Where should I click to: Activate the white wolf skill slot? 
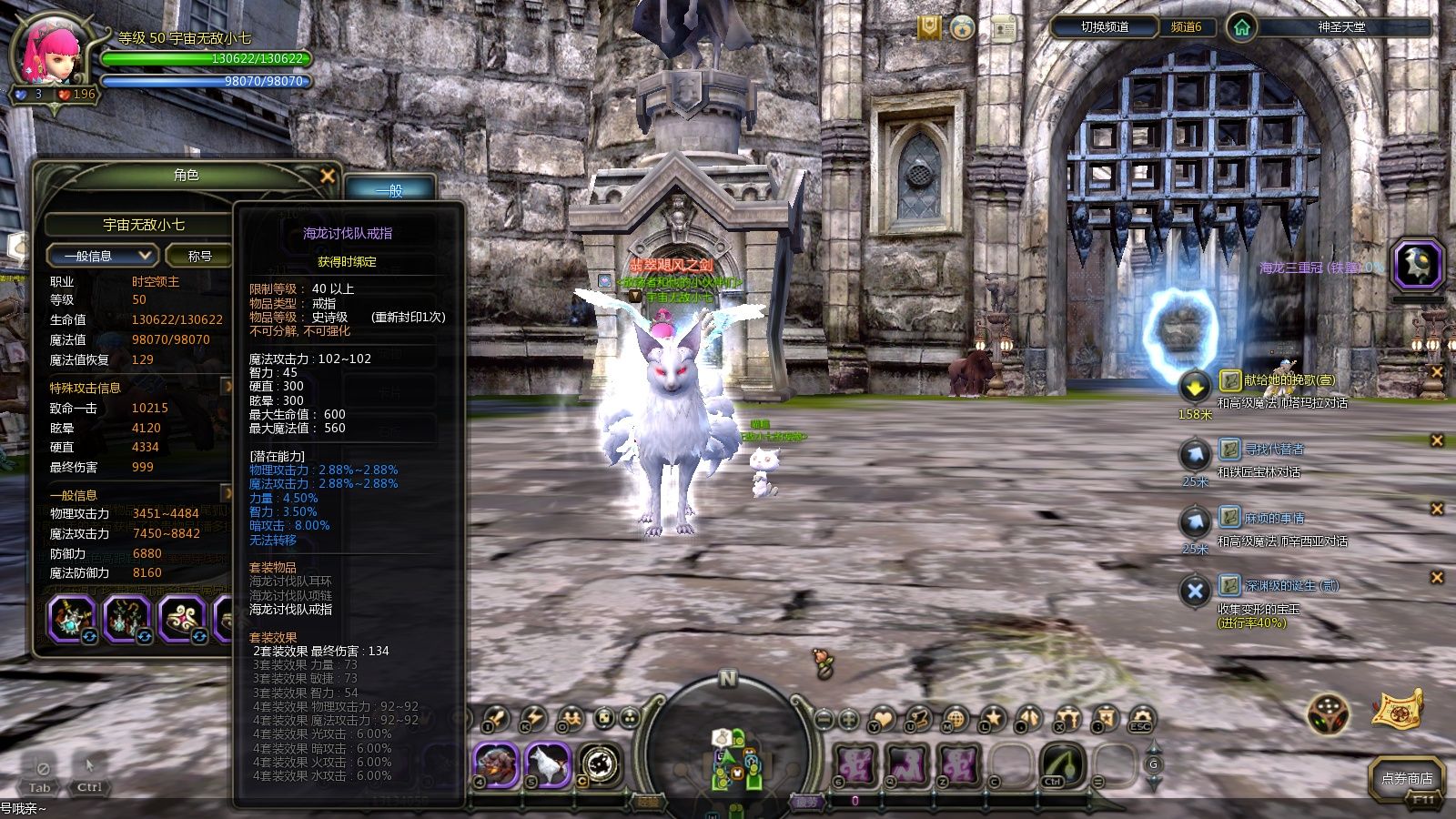pyautogui.click(x=547, y=763)
